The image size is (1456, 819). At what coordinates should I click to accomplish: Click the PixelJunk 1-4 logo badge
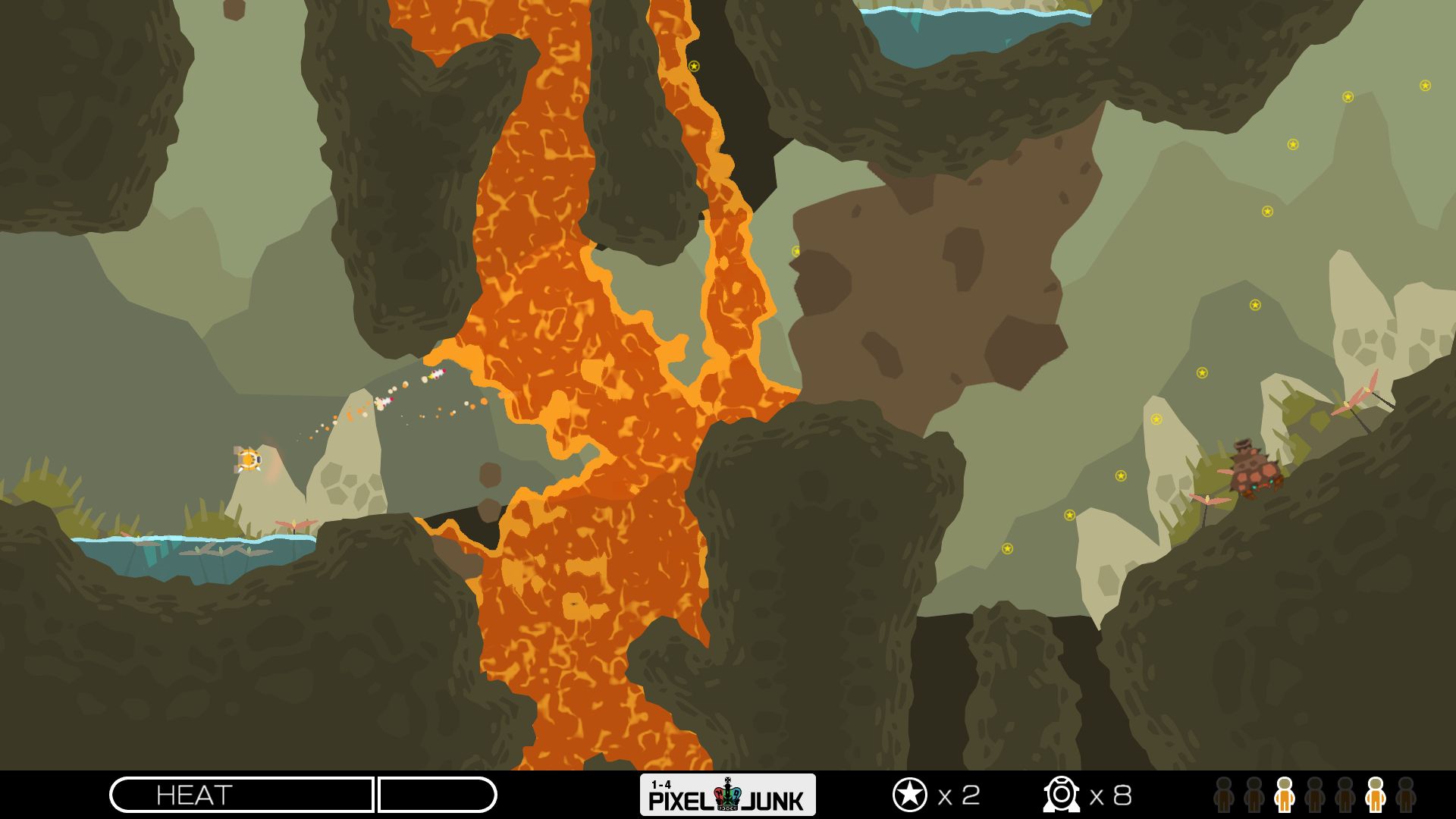[x=727, y=795]
